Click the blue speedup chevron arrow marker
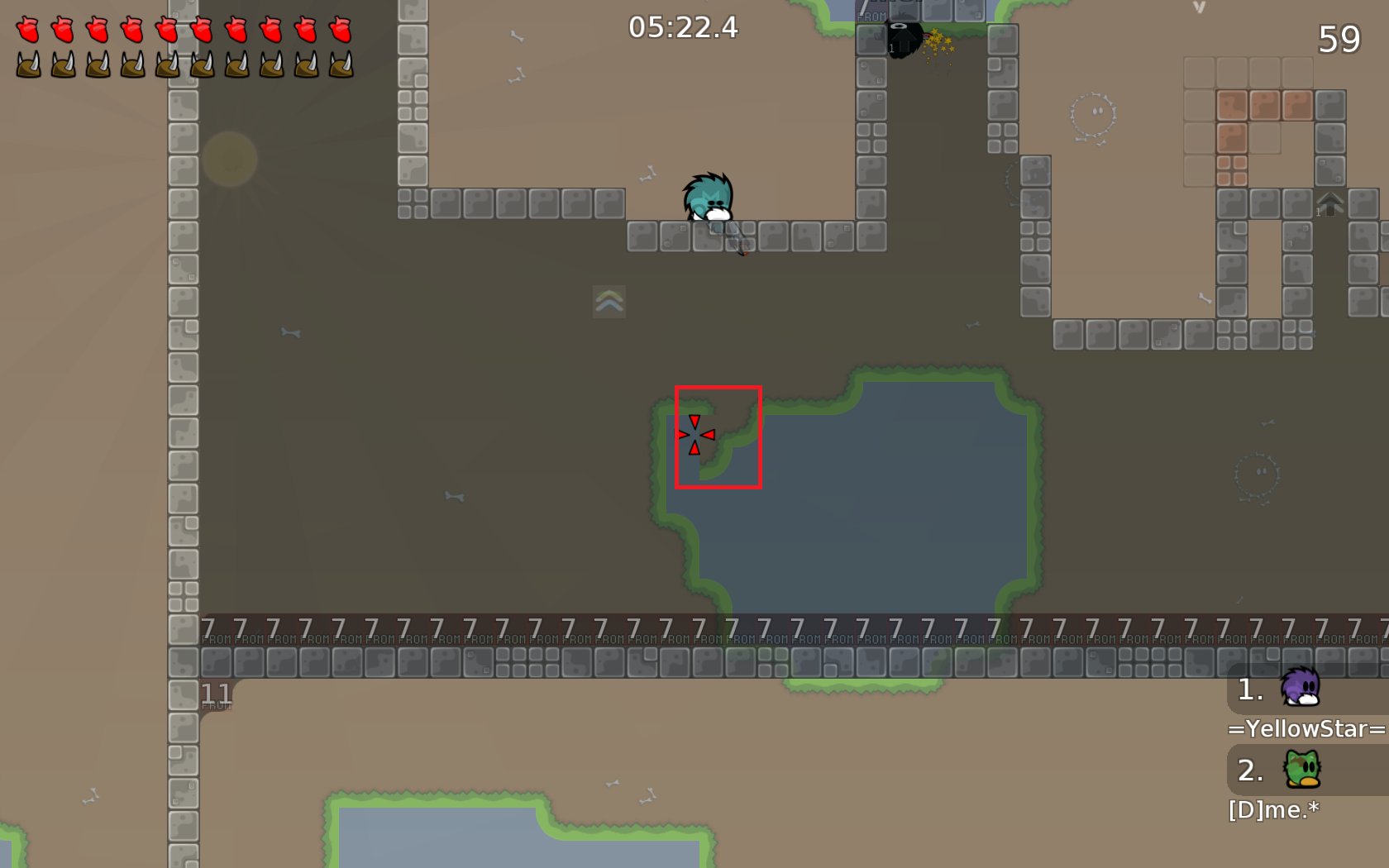This screenshot has width=1389, height=868. (608, 303)
